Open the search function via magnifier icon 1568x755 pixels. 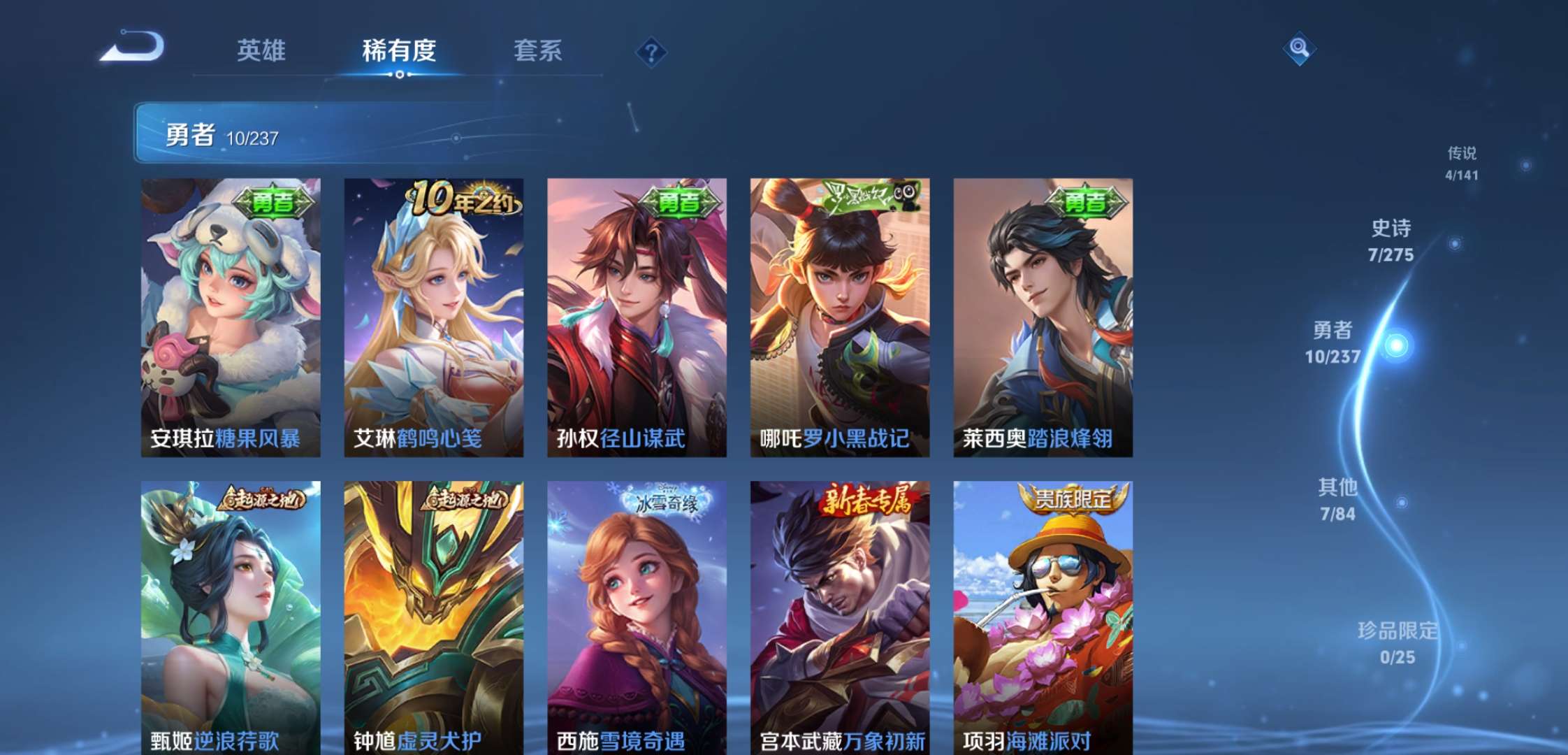pos(1298,50)
